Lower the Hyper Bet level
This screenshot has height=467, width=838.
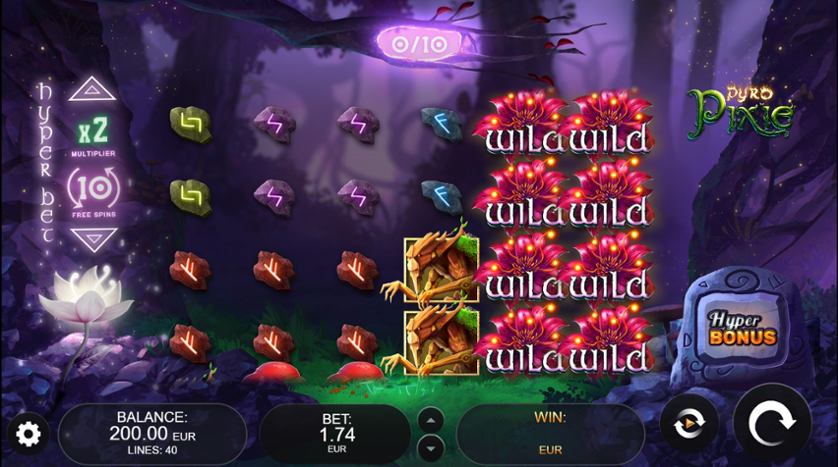coord(93,240)
